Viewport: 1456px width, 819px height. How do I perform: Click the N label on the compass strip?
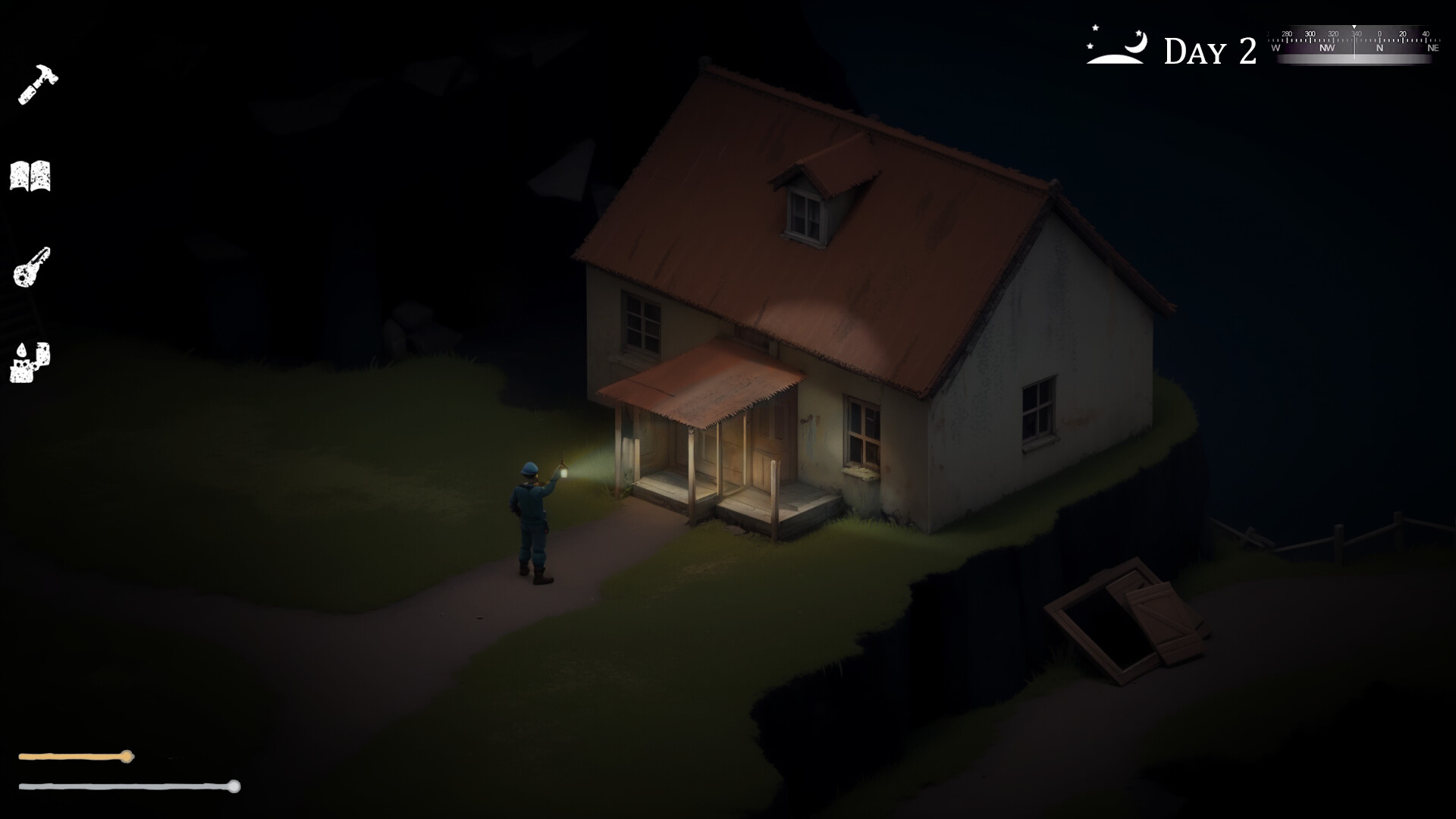coord(1380,48)
